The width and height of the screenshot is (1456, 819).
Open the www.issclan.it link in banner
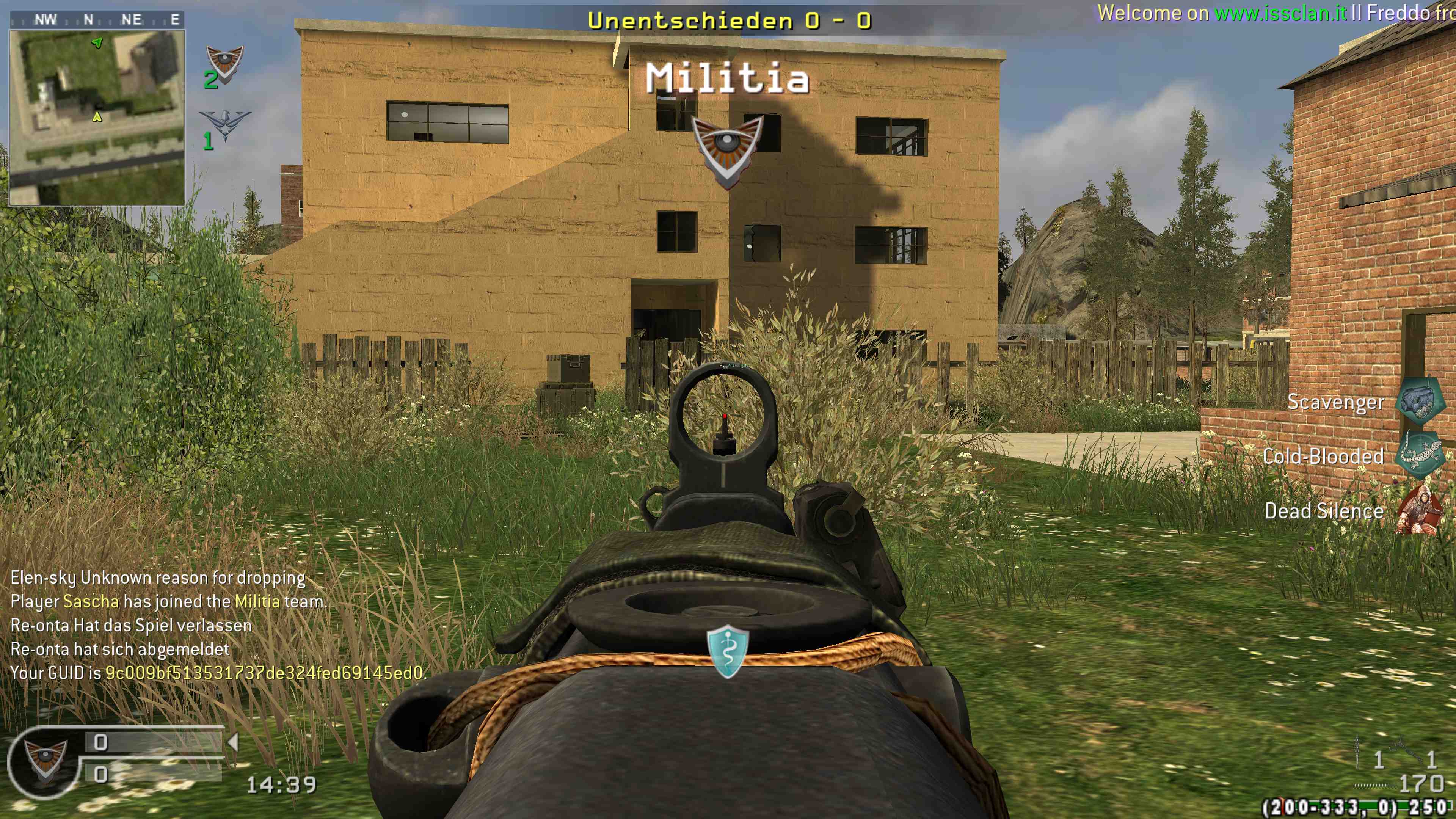(x=1281, y=13)
